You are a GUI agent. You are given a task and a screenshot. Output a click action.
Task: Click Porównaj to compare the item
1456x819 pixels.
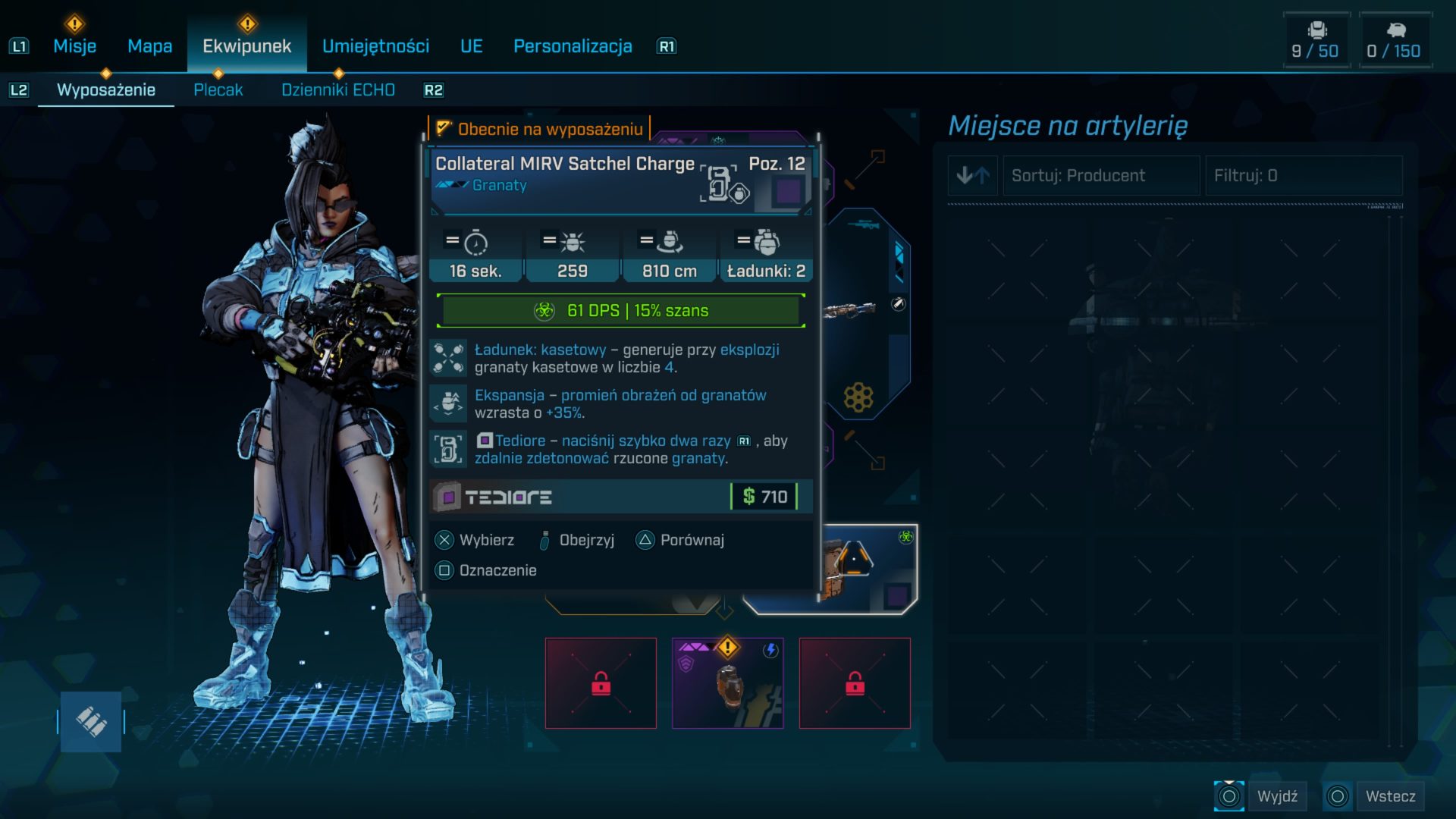coord(679,540)
